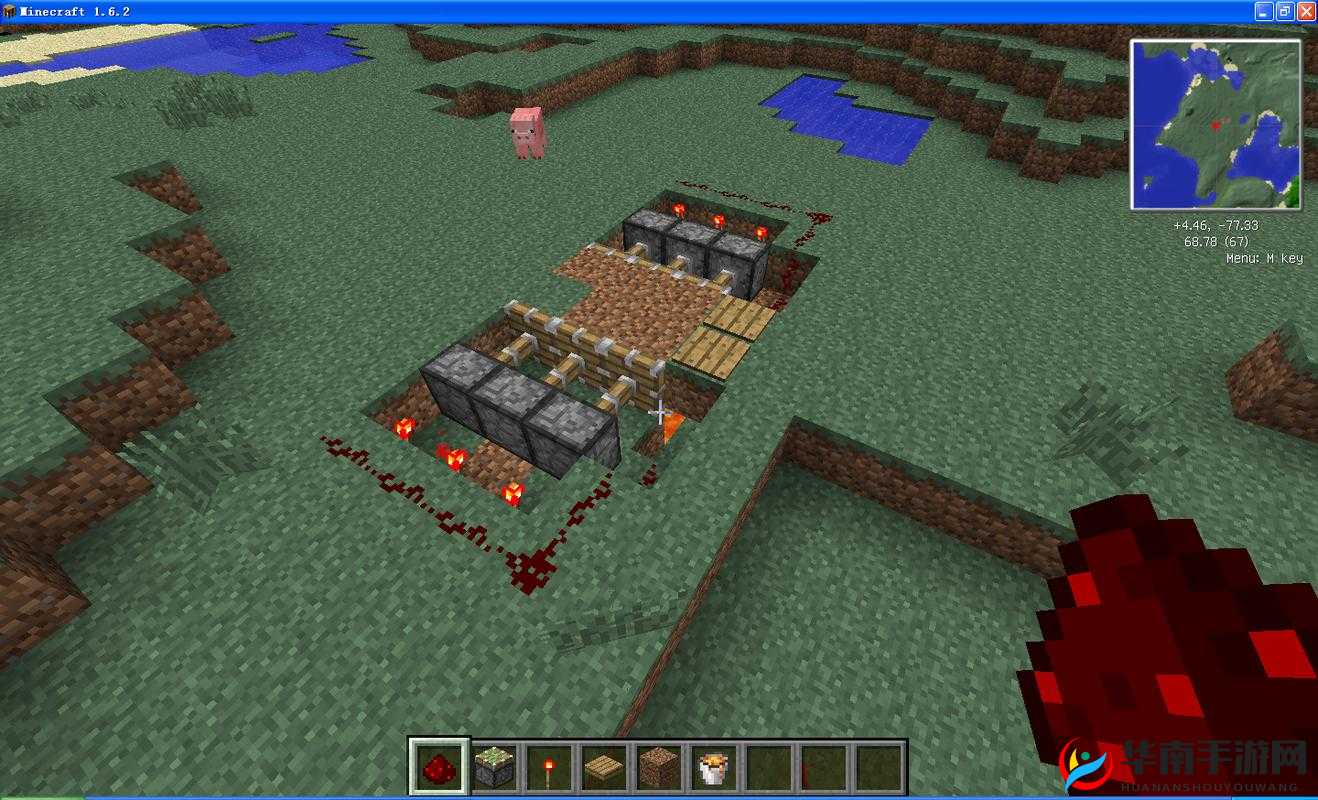Close the Minecraft window
1318x800 pixels.
click(x=1305, y=11)
